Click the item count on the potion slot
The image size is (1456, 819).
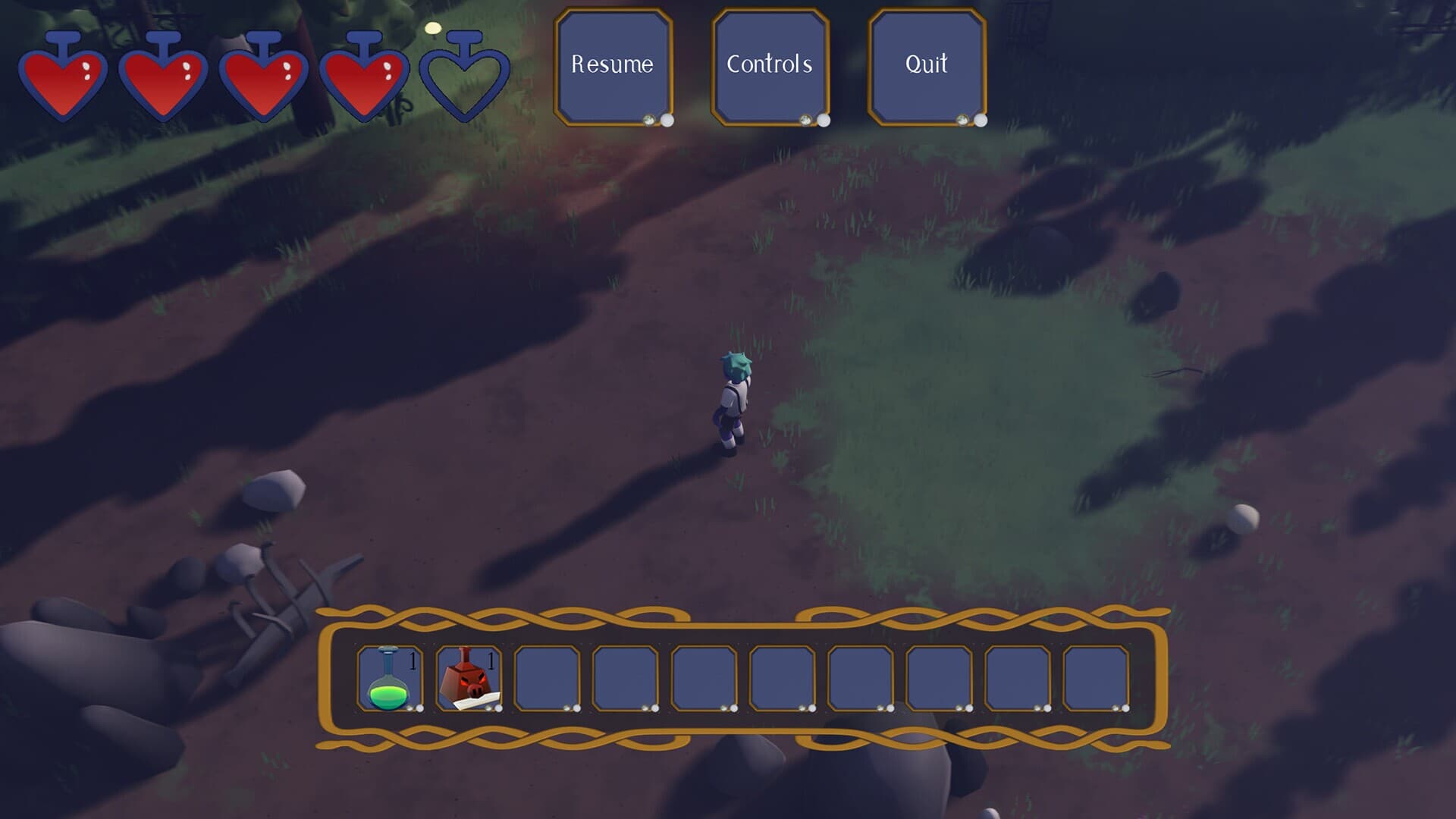[x=413, y=661]
